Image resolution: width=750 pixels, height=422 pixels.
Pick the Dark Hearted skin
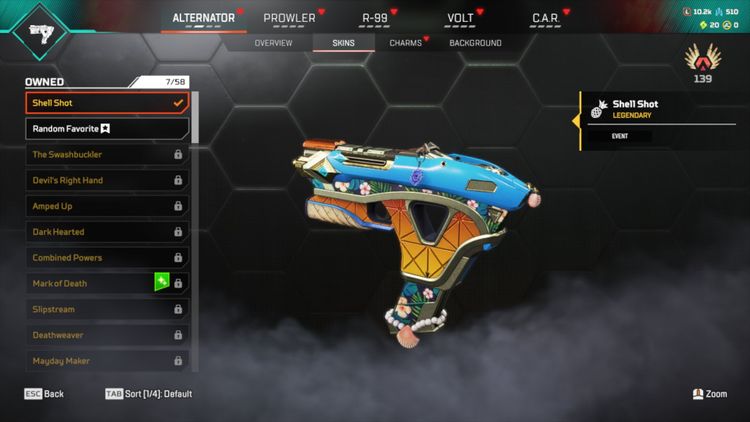pyautogui.click(x=106, y=232)
